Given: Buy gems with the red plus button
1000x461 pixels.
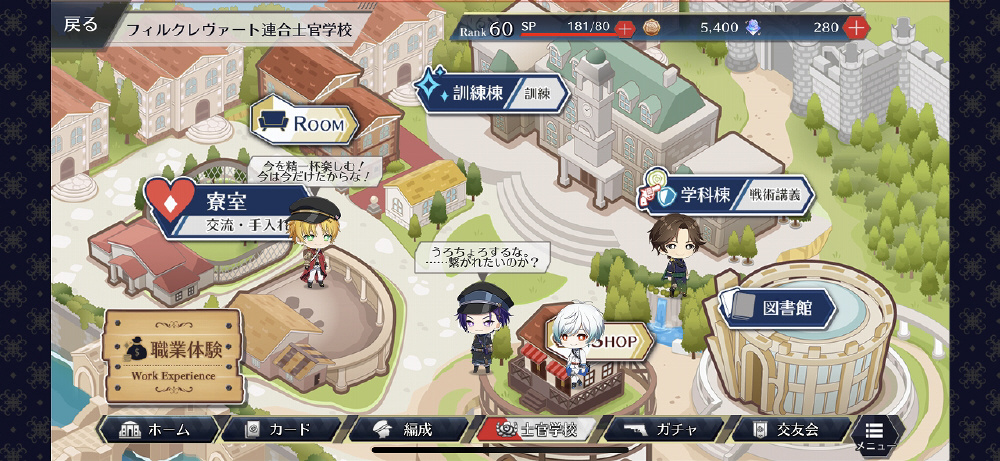Looking at the screenshot, I should pos(856,28).
